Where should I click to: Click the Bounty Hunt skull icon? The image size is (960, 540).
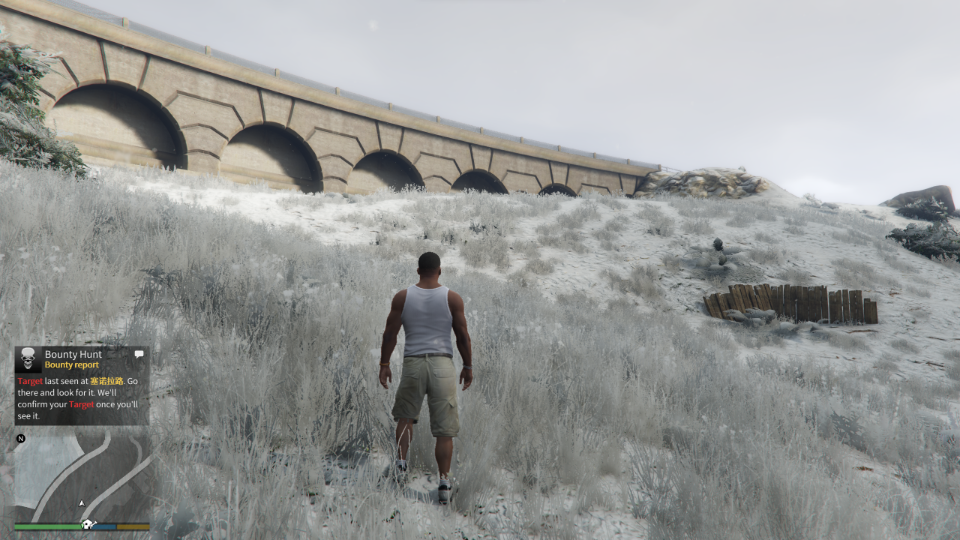pos(28,359)
